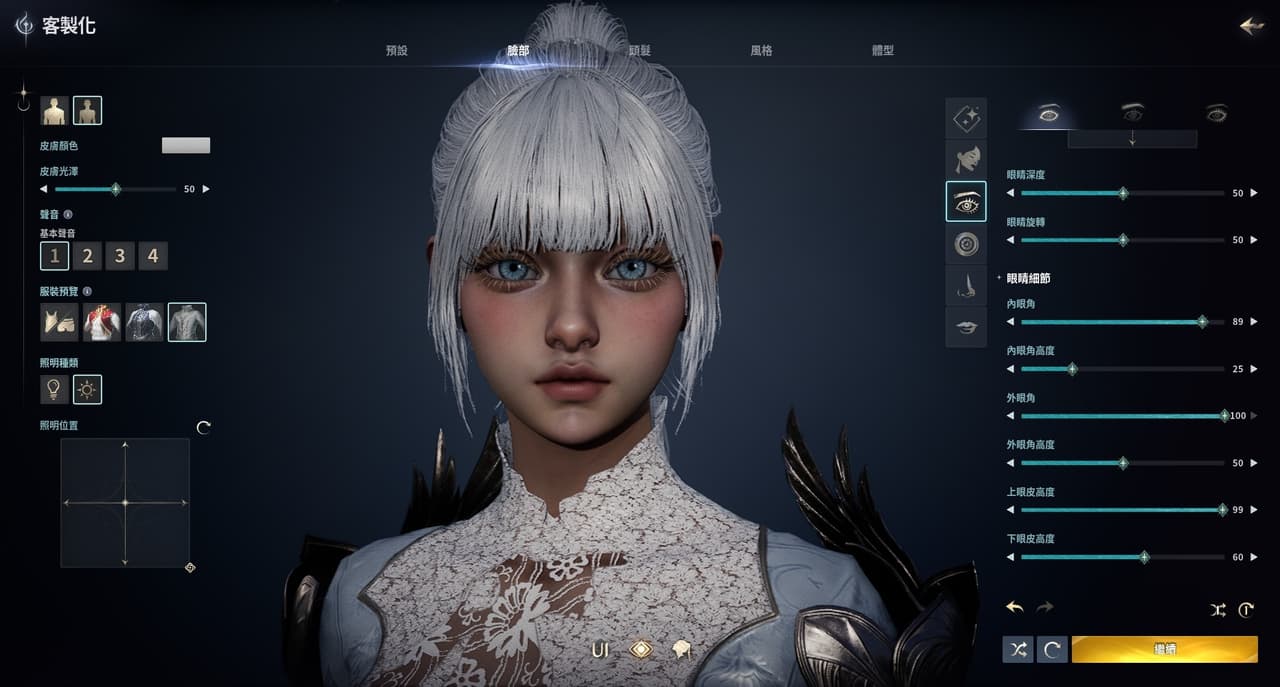
Task: Select the lips category in face sidebar
Action: click(x=966, y=327)
